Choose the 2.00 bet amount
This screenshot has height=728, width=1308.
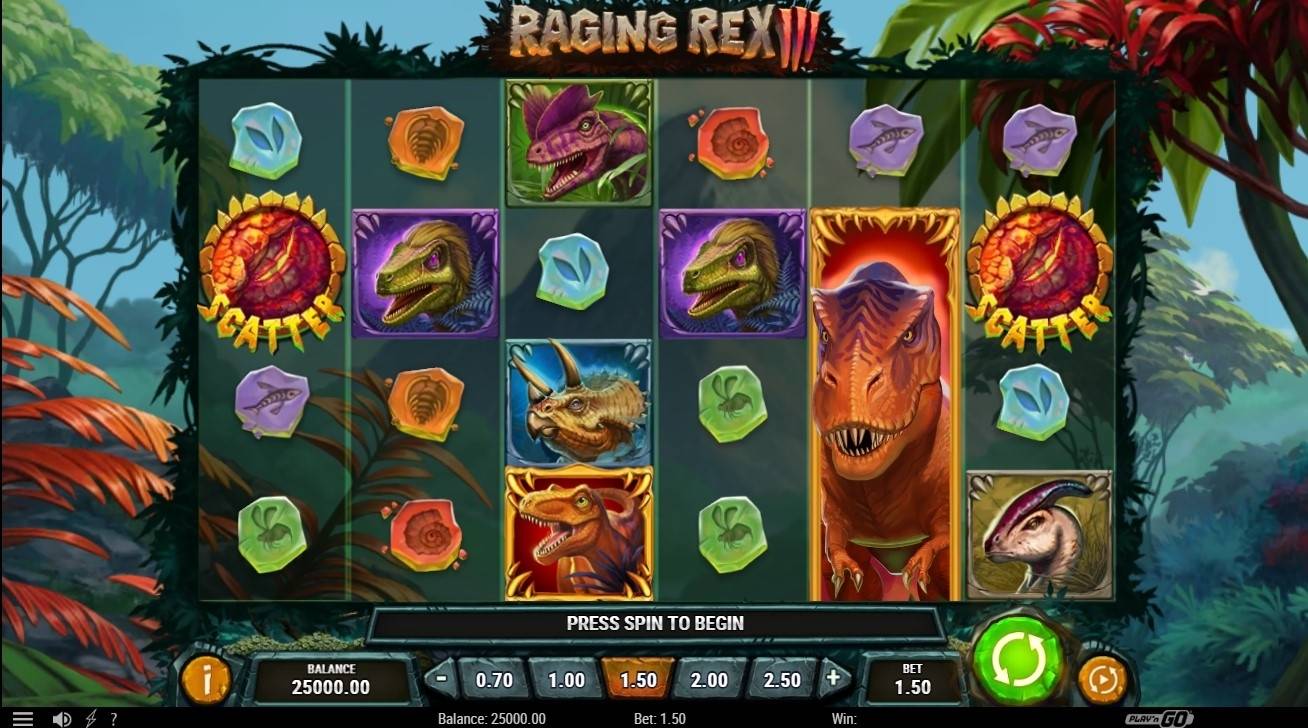(709, 677)
